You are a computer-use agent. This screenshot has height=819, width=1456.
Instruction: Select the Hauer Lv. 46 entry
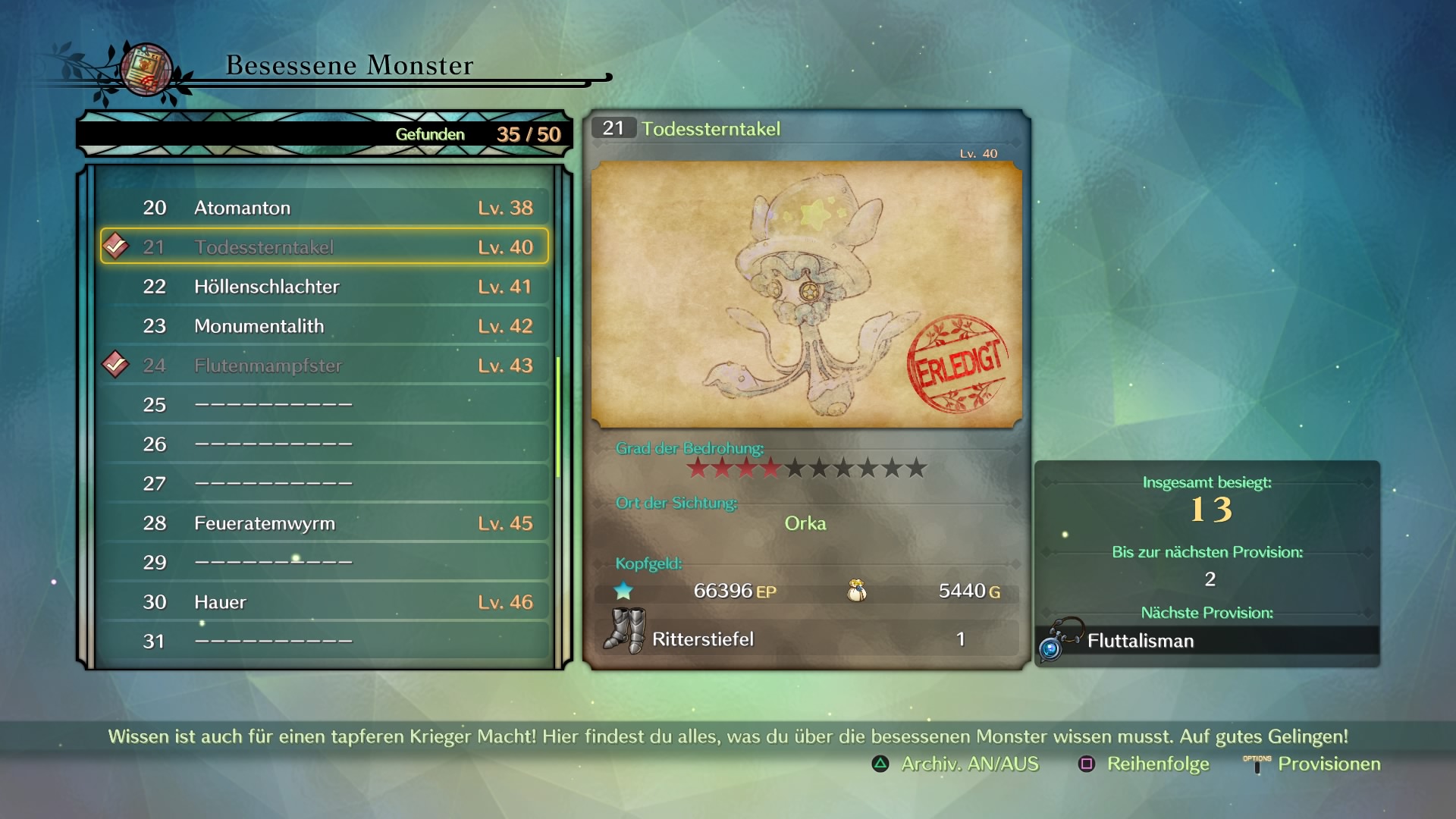[x=325, y=602]
